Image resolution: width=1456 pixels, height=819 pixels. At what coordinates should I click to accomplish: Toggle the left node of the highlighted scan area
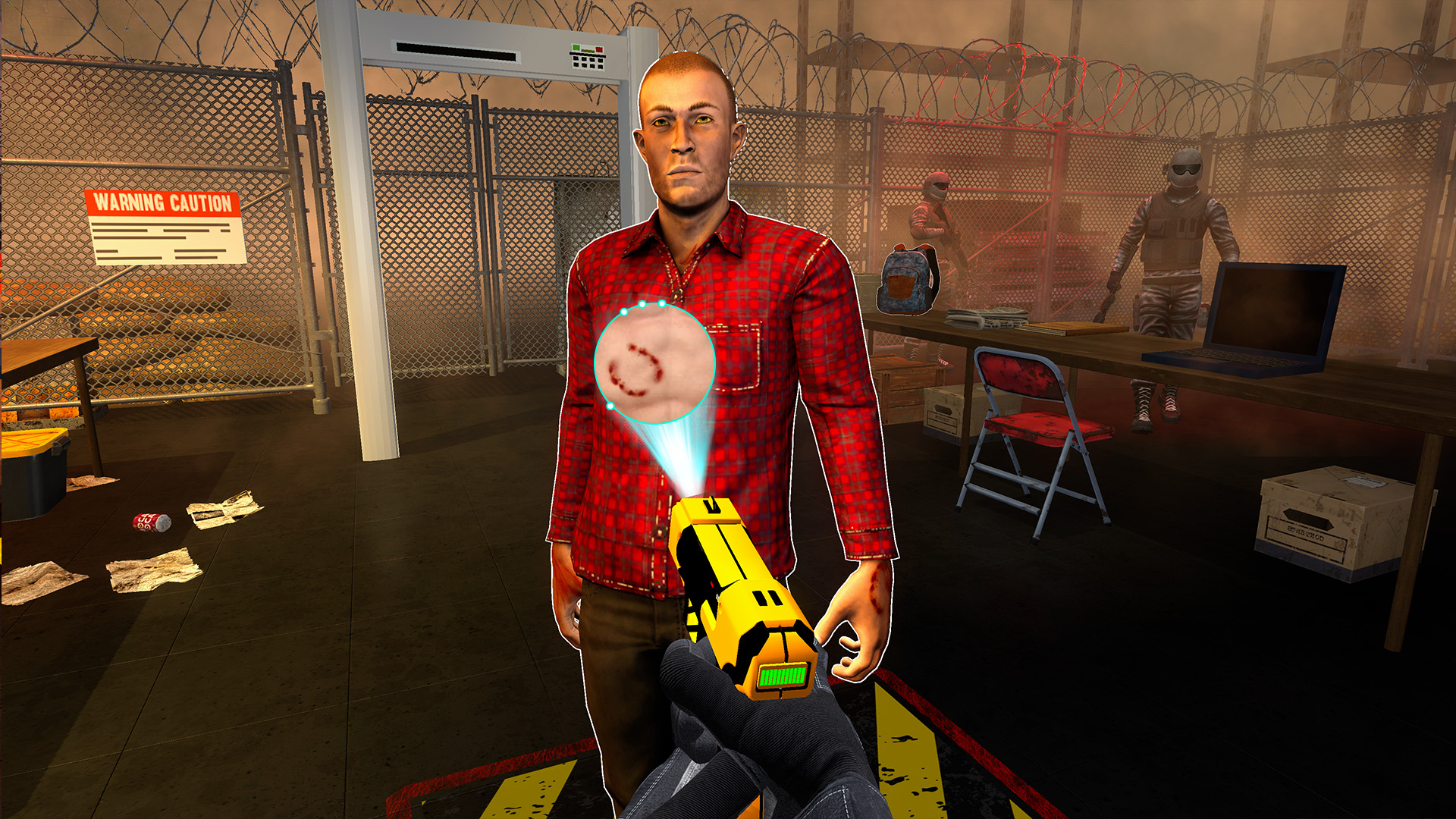point(610,406)
